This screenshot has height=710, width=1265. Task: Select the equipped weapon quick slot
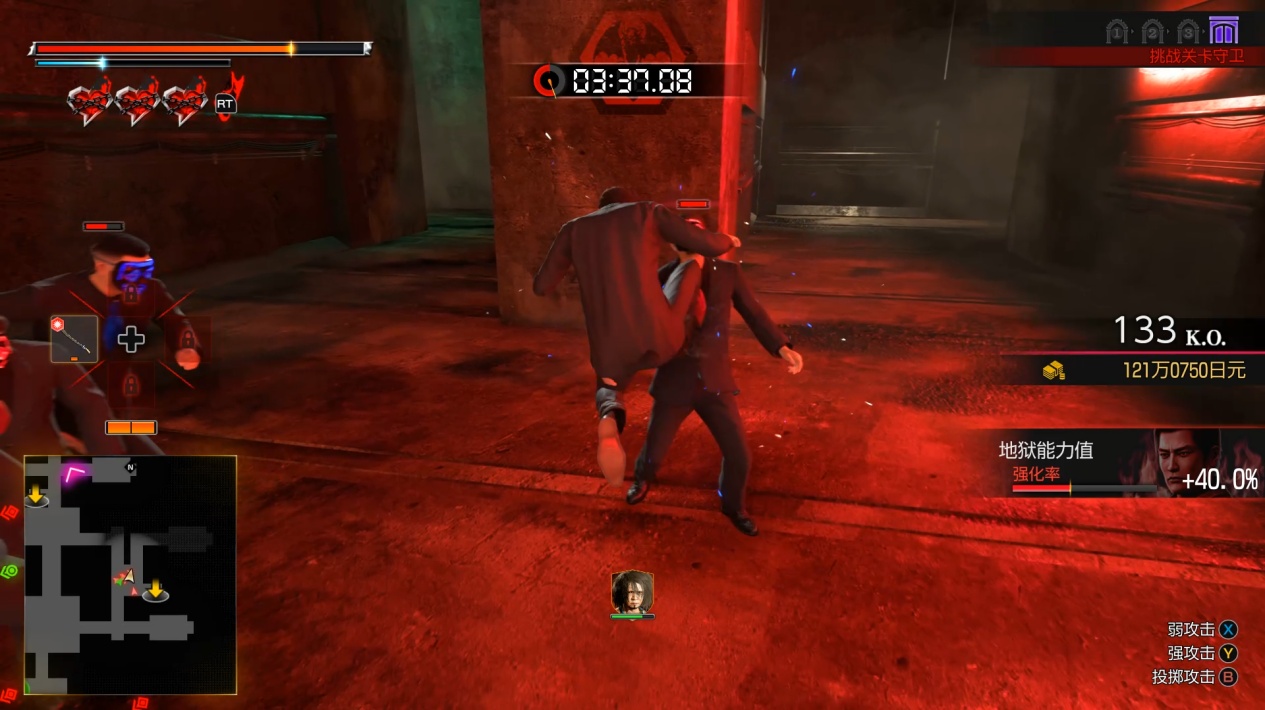74,339
